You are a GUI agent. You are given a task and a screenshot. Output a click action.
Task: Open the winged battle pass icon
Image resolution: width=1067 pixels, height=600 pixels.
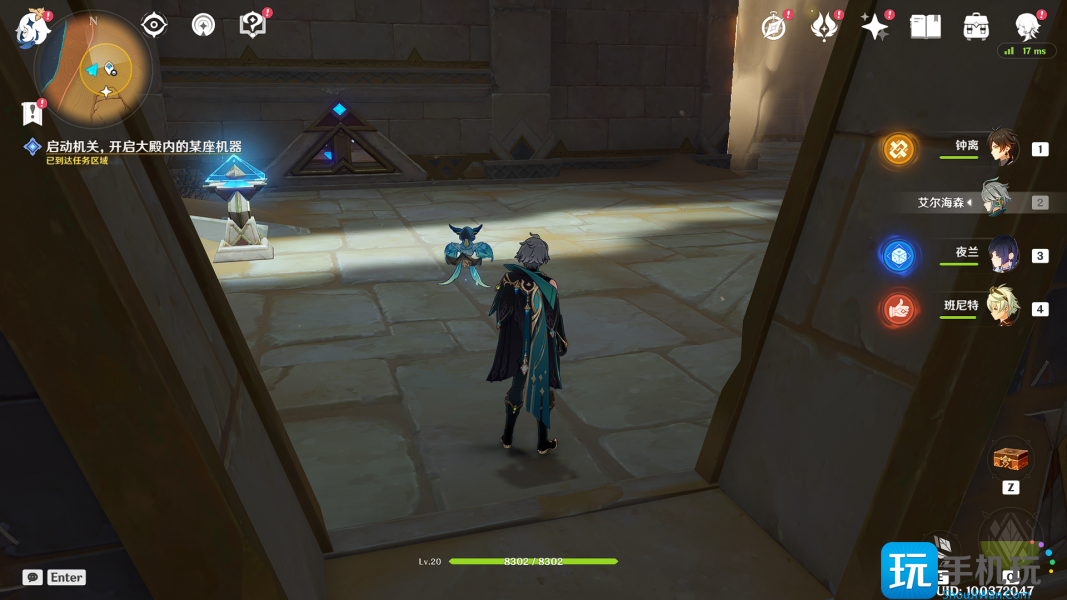tap(824, 27)
